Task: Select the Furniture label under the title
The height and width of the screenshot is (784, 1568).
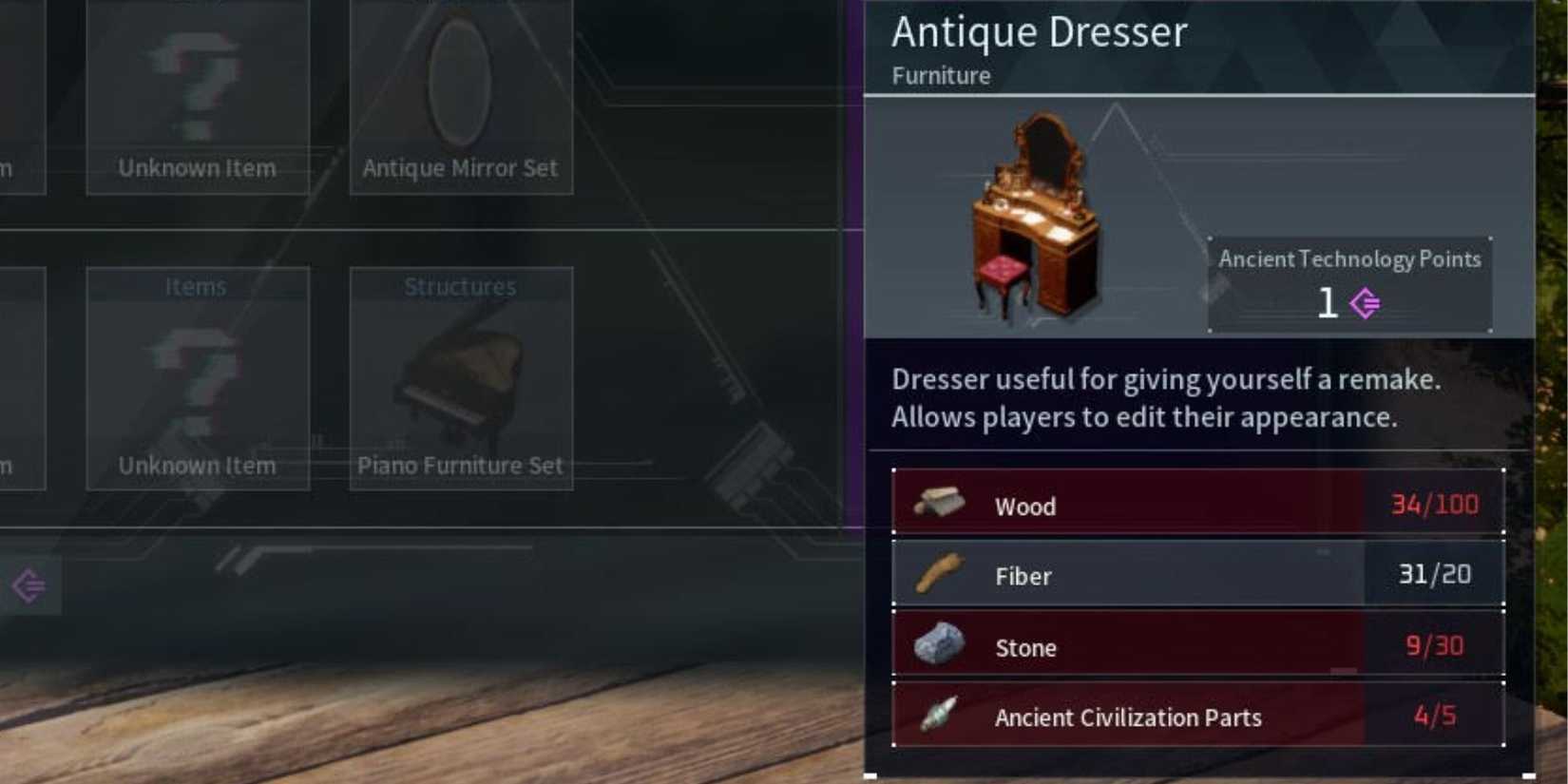Action: (x=941, y=76)
